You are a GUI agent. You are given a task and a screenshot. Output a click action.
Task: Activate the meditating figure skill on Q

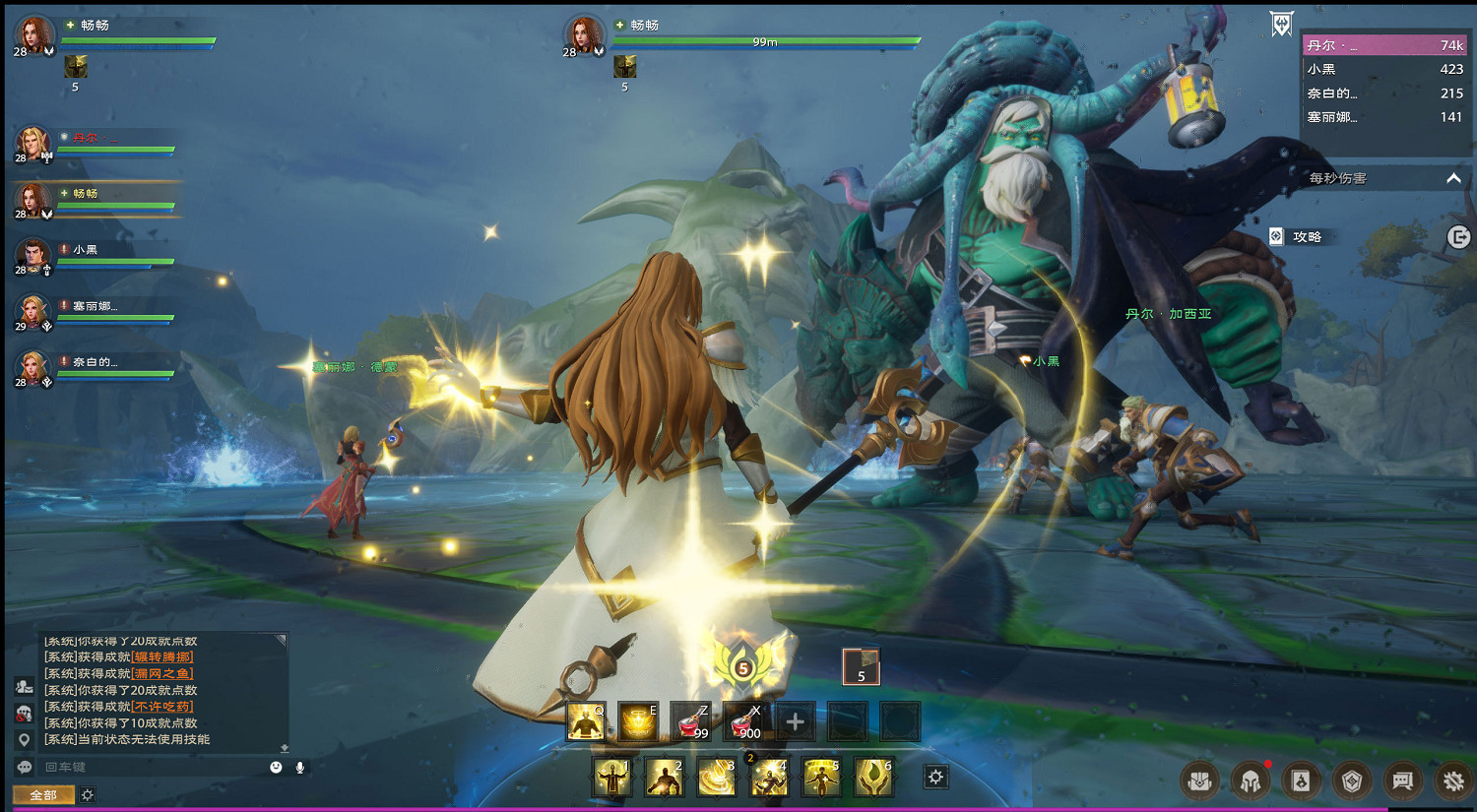(x=586, y=722)
